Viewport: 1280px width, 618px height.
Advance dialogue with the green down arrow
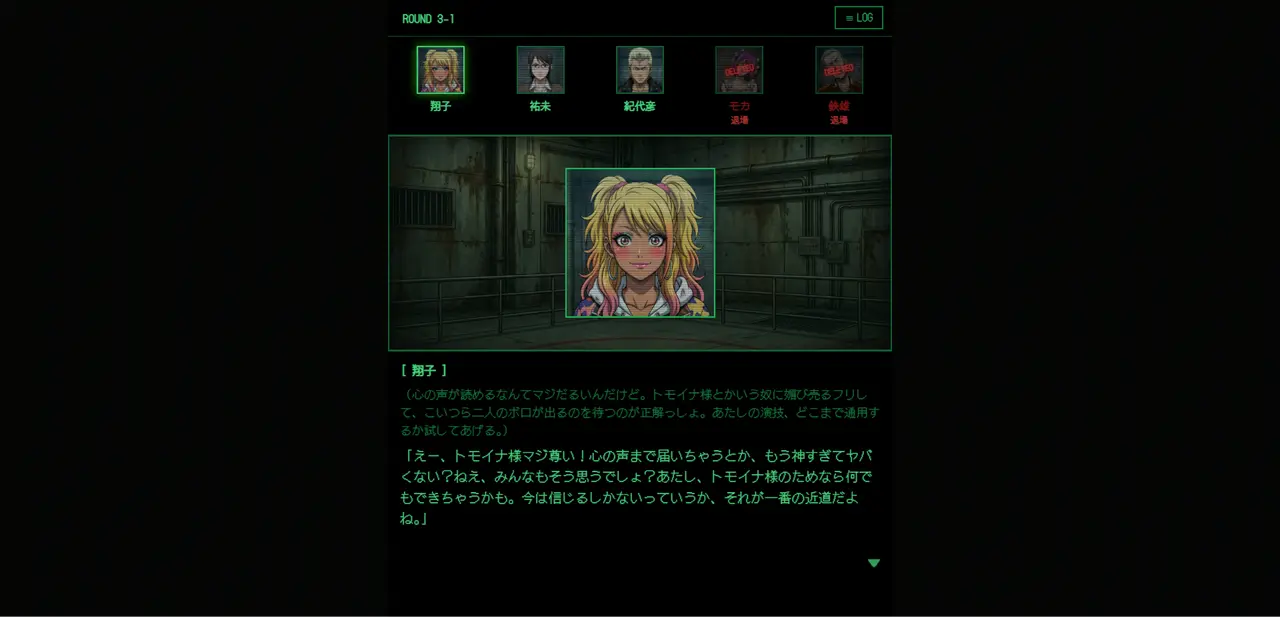tap(873, 563)
